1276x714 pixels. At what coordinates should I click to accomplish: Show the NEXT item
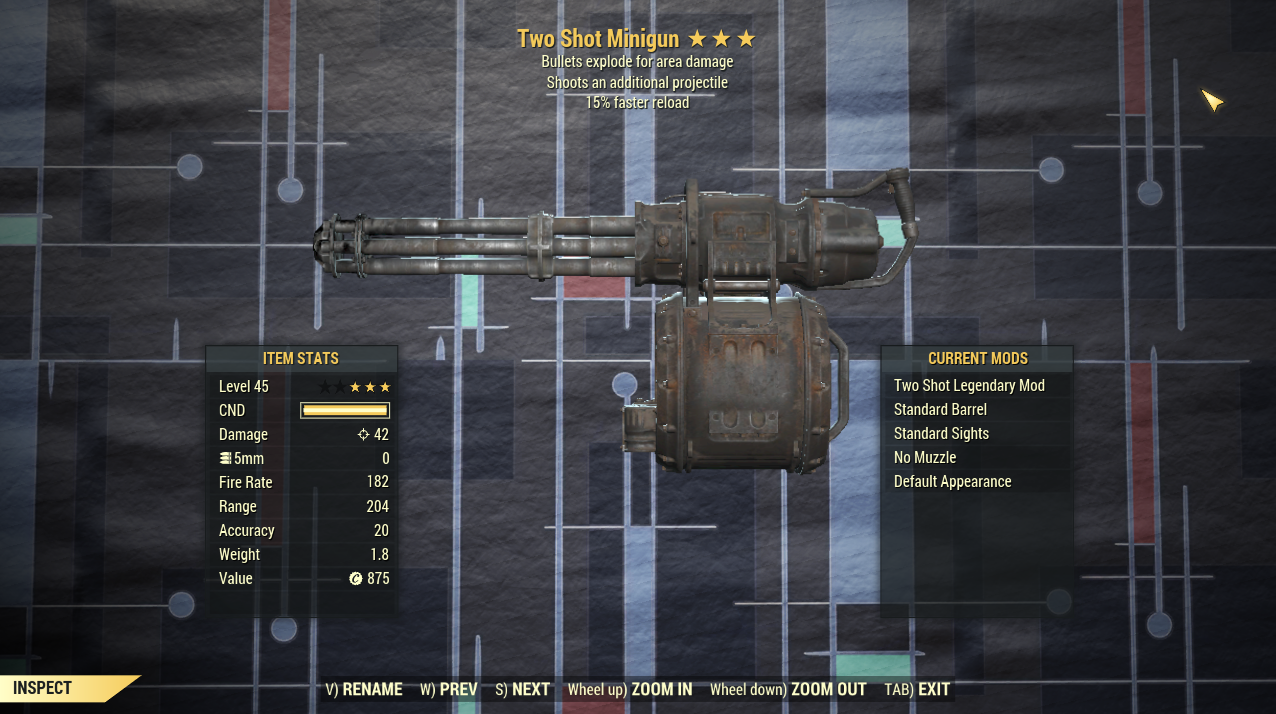pyautogui.click(x=522, y=689)
